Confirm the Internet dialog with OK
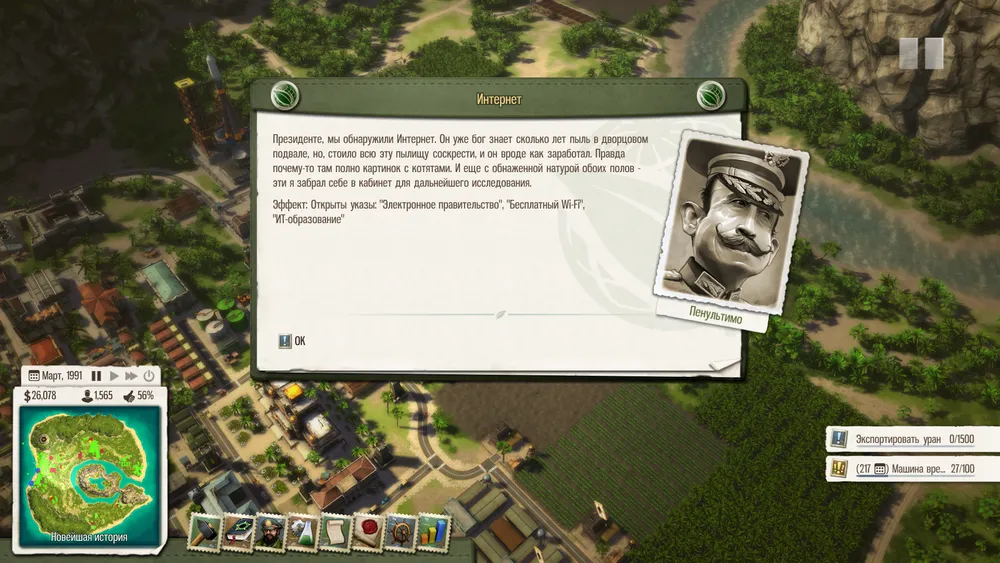 click(293, 341)
